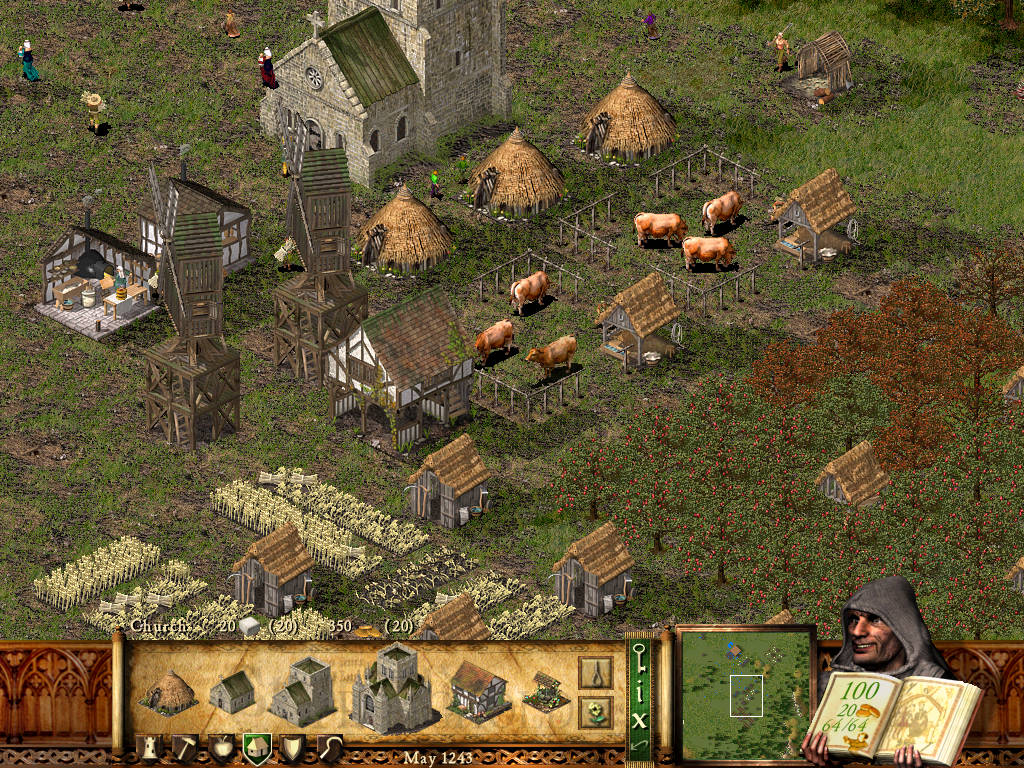Open the sickle food processing category
Image resolution: width=1024 pixels, height=768 pixels.
329,748
